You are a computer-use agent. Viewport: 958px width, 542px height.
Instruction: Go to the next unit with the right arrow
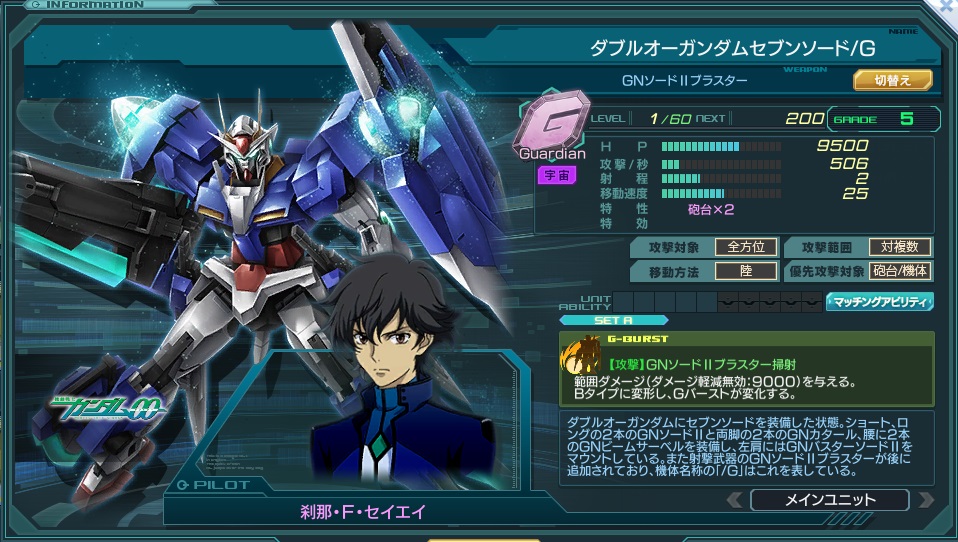pyautogui.click(x=925, y=500)
